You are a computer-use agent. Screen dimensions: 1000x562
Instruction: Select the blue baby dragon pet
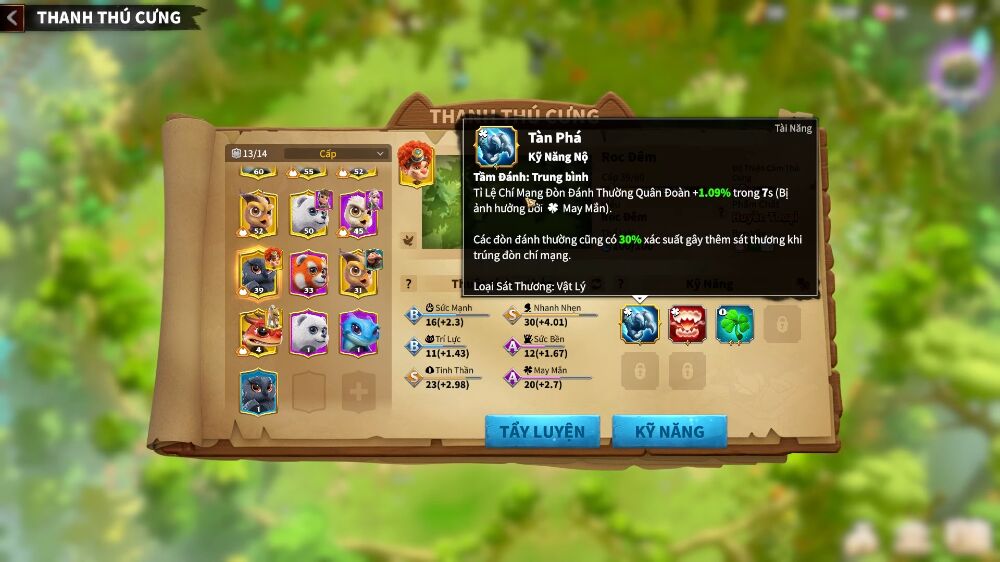(359, 332)
